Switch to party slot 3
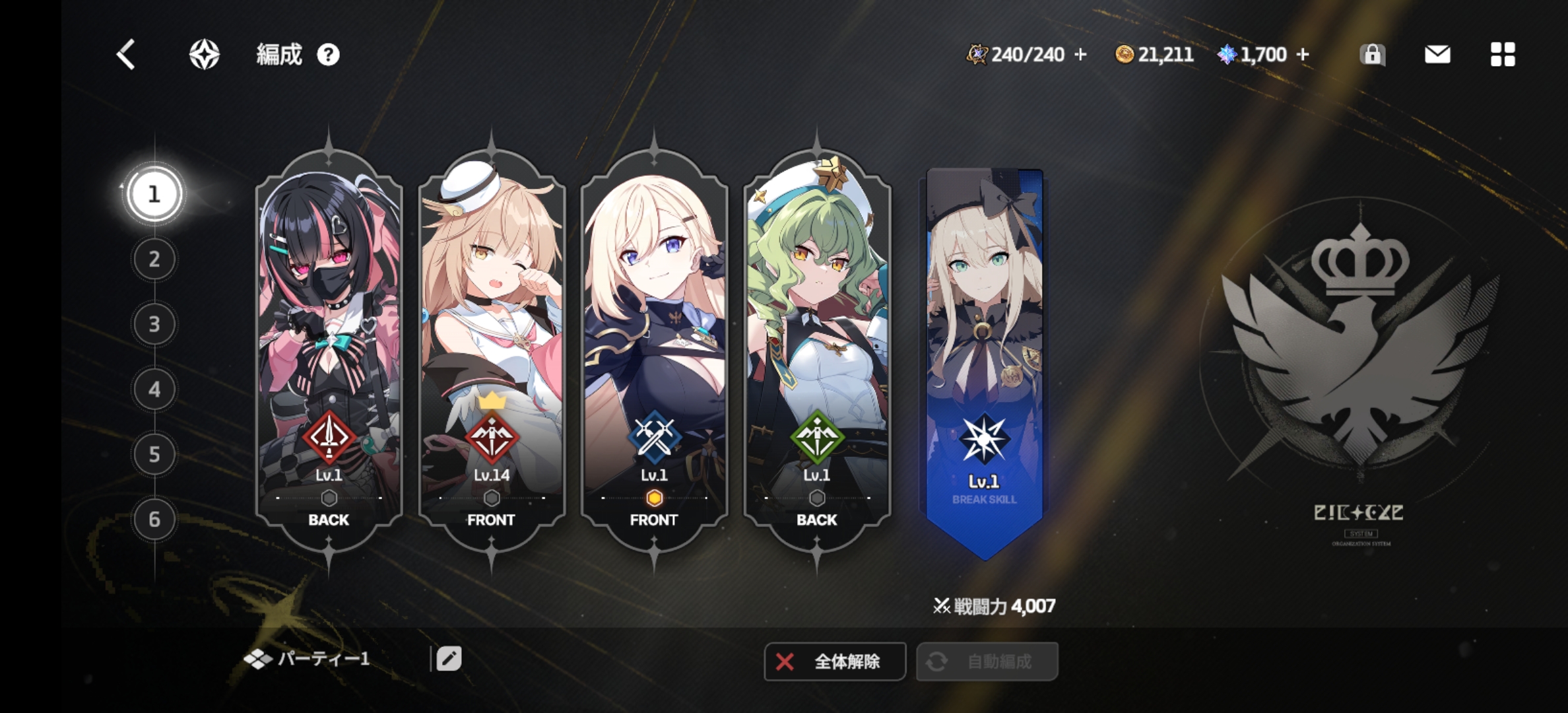The width and height of the screenshot is (1568, 713). coord(154,324)
